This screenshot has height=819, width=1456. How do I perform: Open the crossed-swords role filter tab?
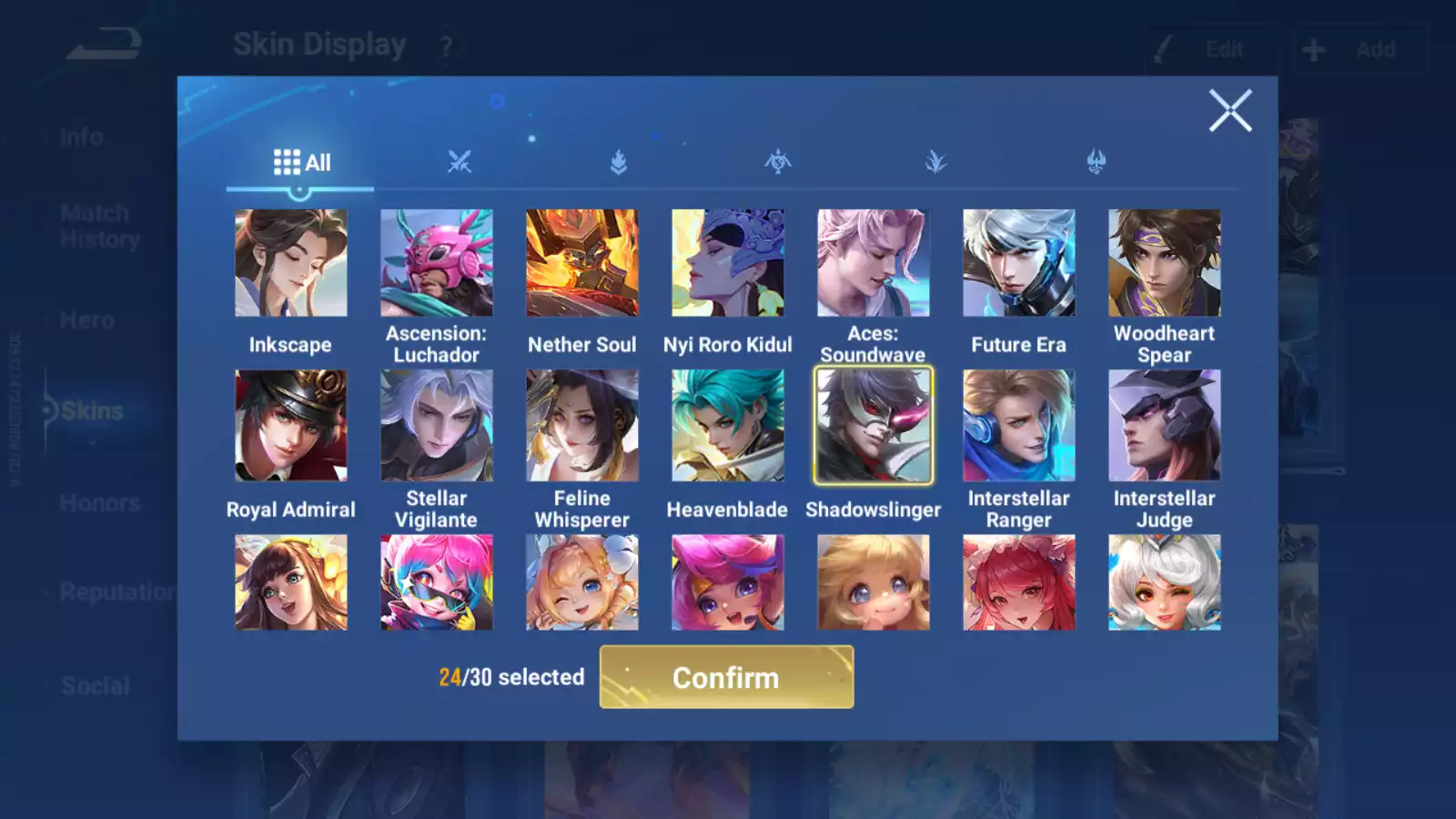click(x=460, y=163)
